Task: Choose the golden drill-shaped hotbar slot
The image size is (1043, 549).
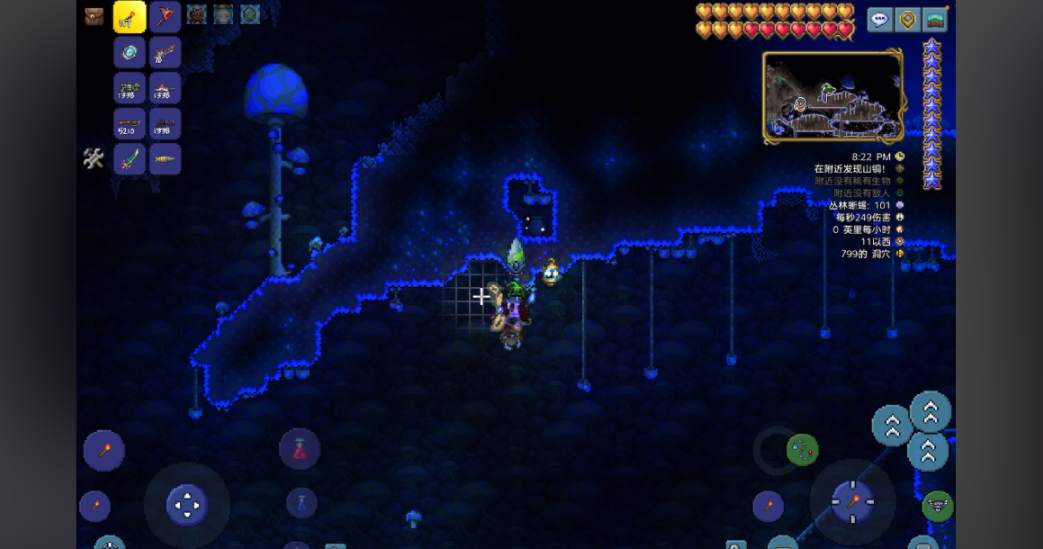Action: (x=165, y=159)
